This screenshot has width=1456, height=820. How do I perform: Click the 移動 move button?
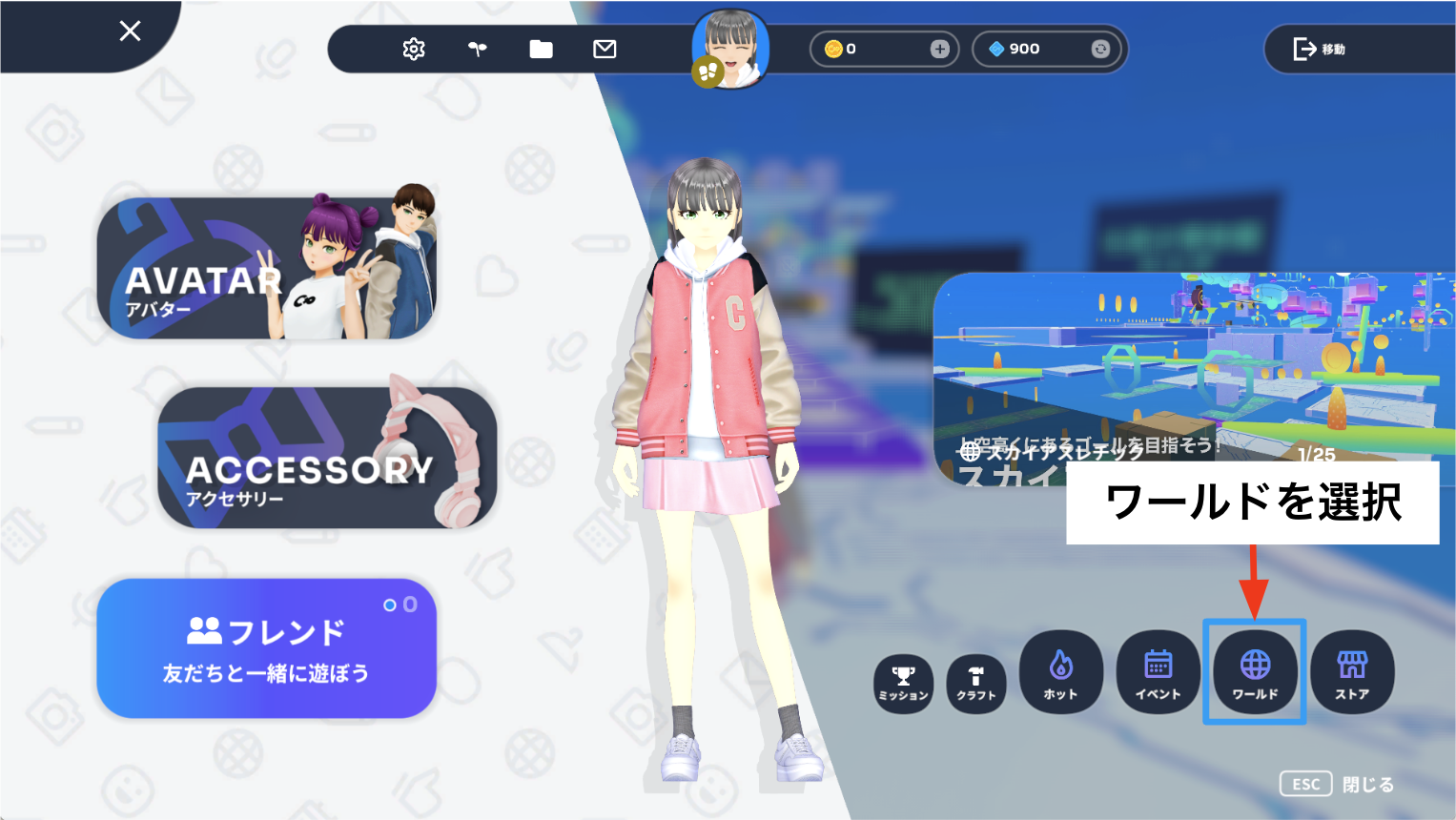(x=1320, y=49)
